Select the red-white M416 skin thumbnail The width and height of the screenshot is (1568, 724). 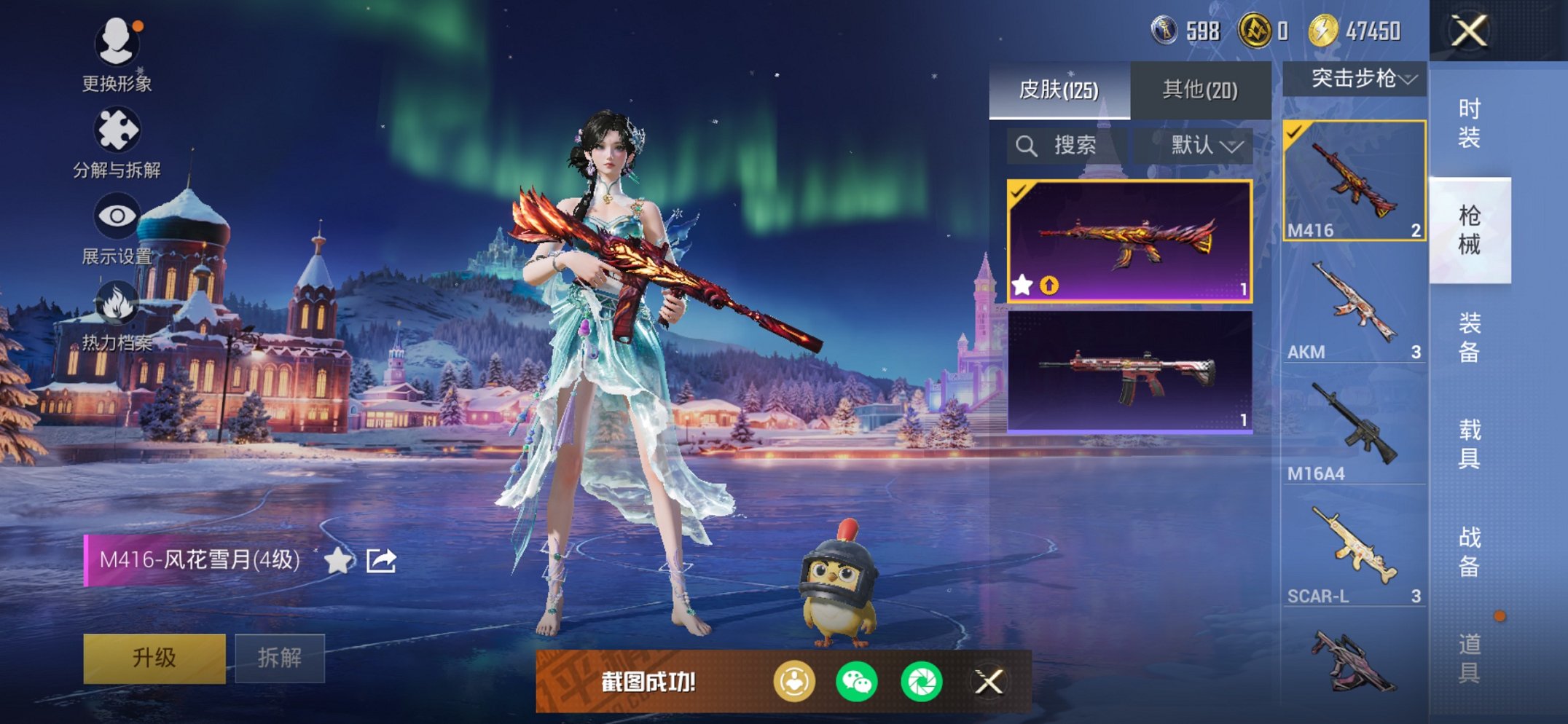[x=1129, y=371]
